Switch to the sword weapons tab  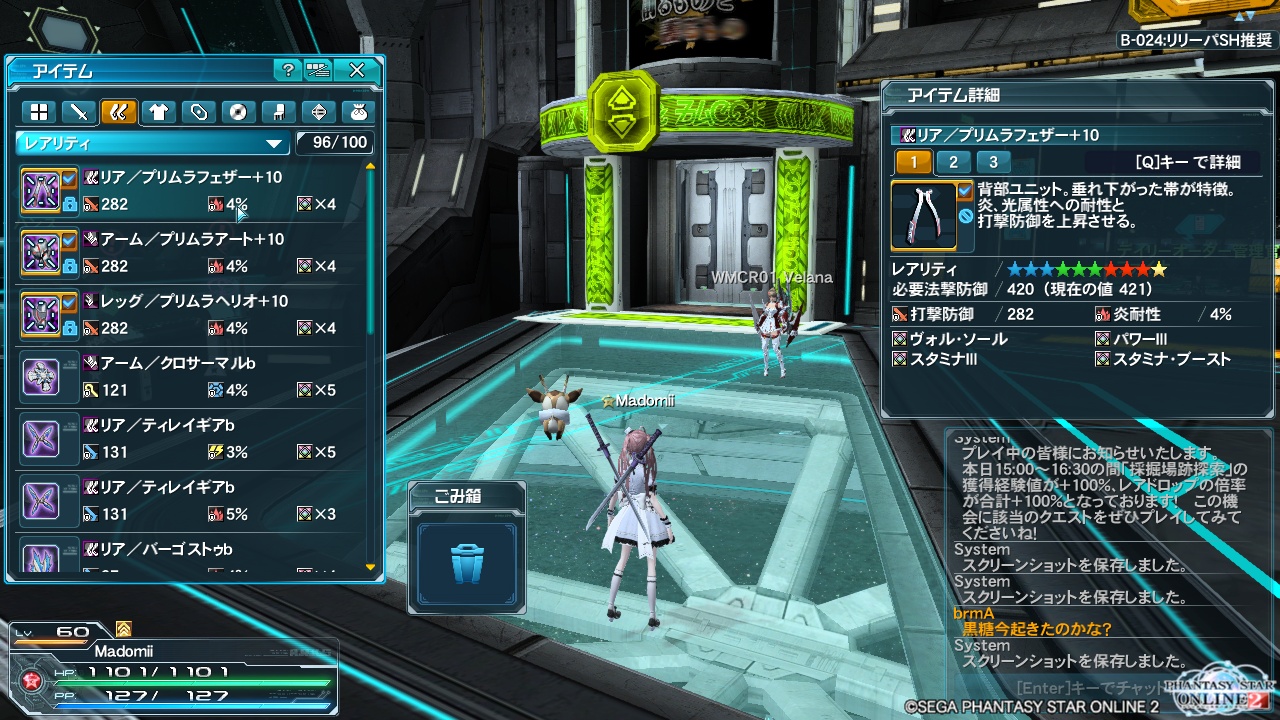tap(78, 112)
